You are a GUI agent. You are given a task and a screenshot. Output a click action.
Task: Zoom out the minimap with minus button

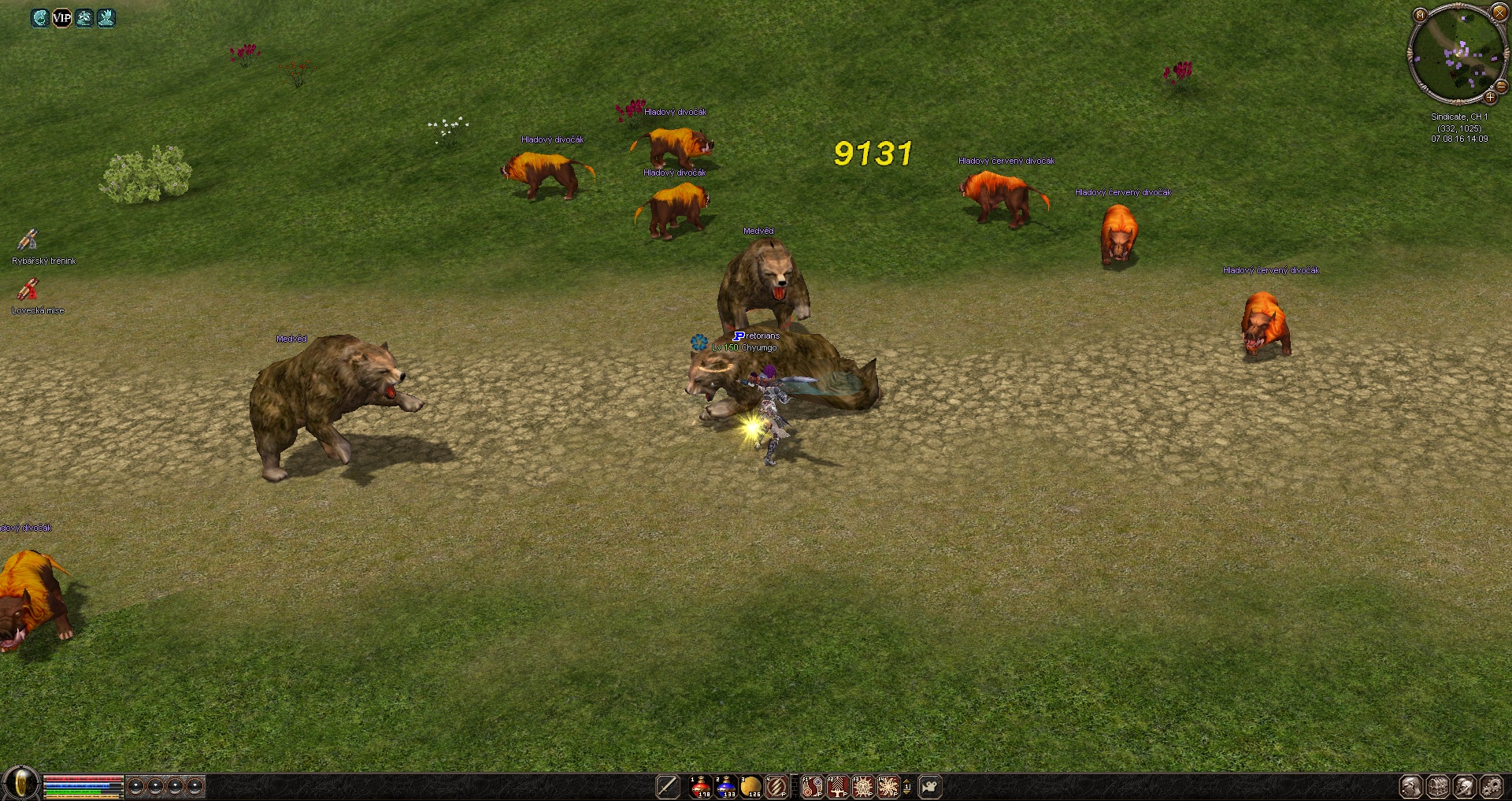[1501, 85]
